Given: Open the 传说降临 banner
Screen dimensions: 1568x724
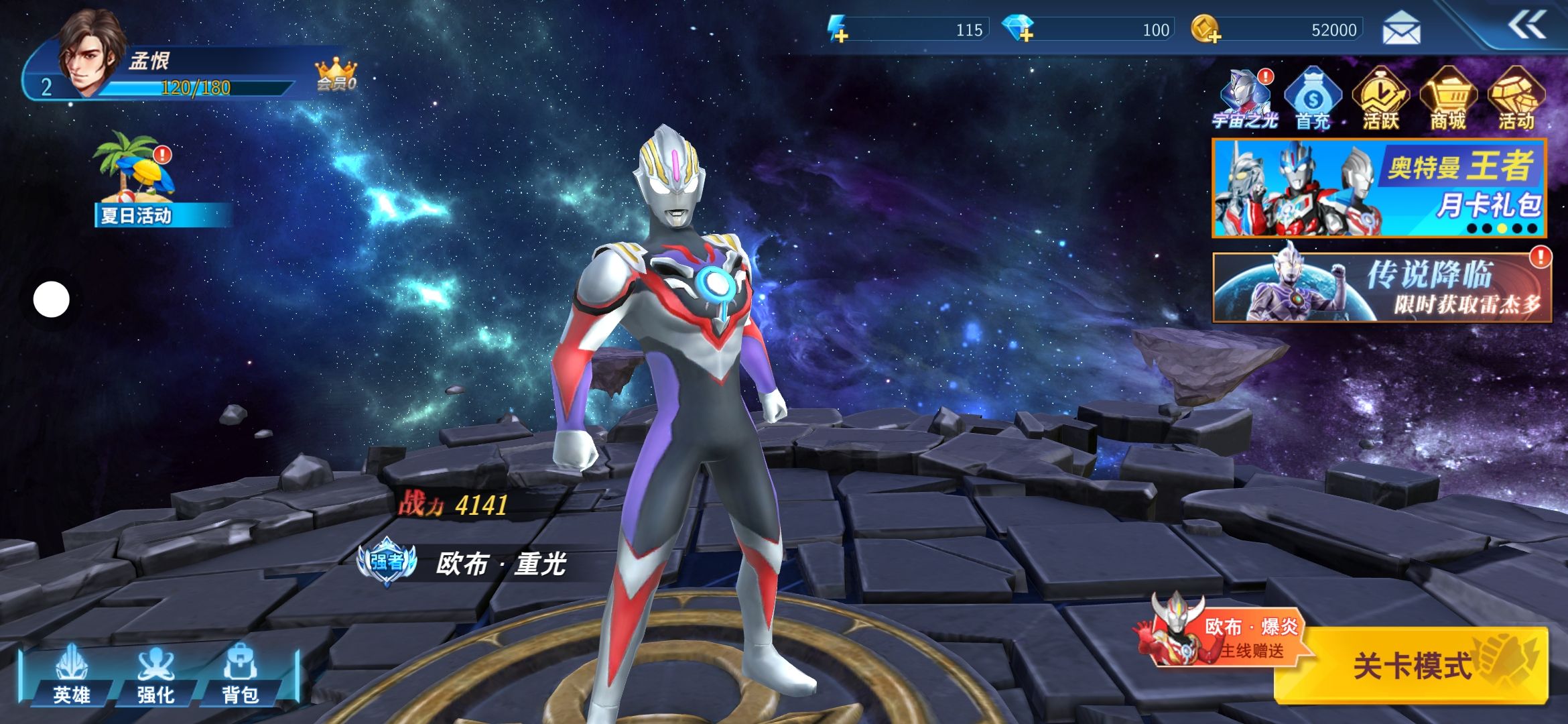Looking at the screenshot, I should pyautogui.click(x=1382, y=288).
